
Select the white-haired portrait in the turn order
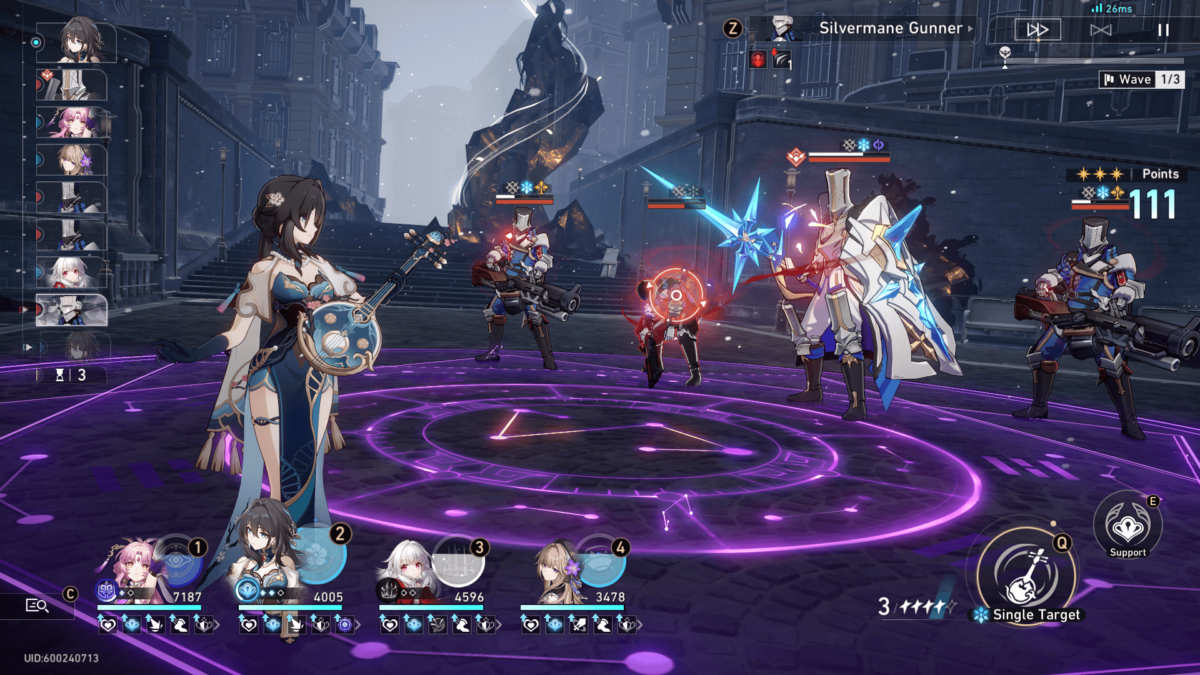pyautogui.click(x=72, y=272)
